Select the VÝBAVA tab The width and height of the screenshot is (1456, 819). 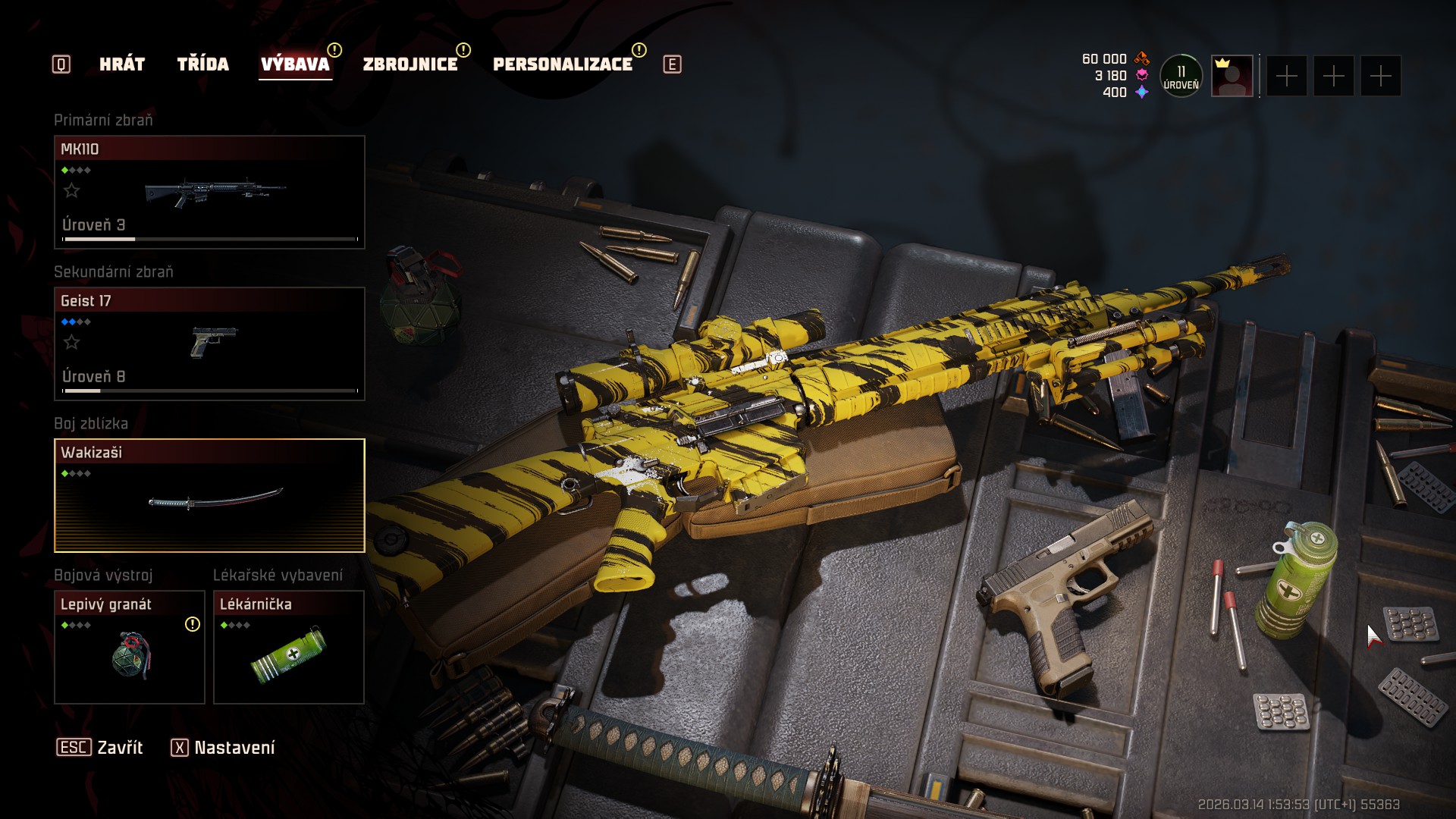(x=295, y=64)
